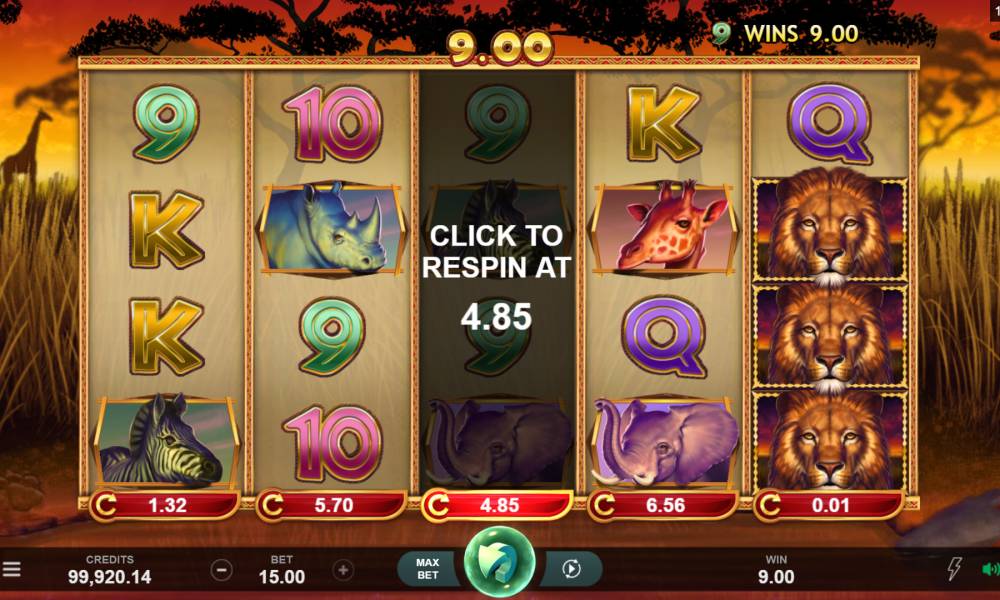Respin the second reel for 5.70
The width and height of the screenshot is (1000, 600).
[332, 505]
